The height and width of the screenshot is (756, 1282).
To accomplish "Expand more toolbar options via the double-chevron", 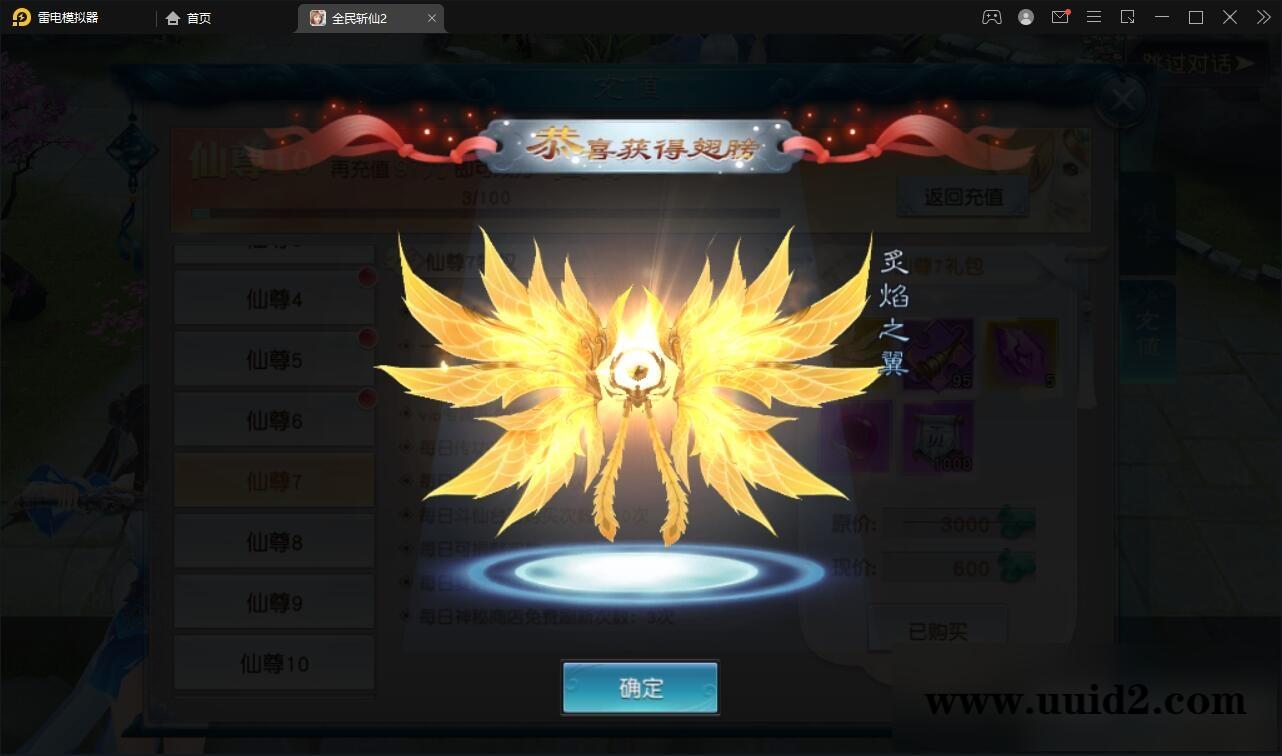I will 1262,17.
